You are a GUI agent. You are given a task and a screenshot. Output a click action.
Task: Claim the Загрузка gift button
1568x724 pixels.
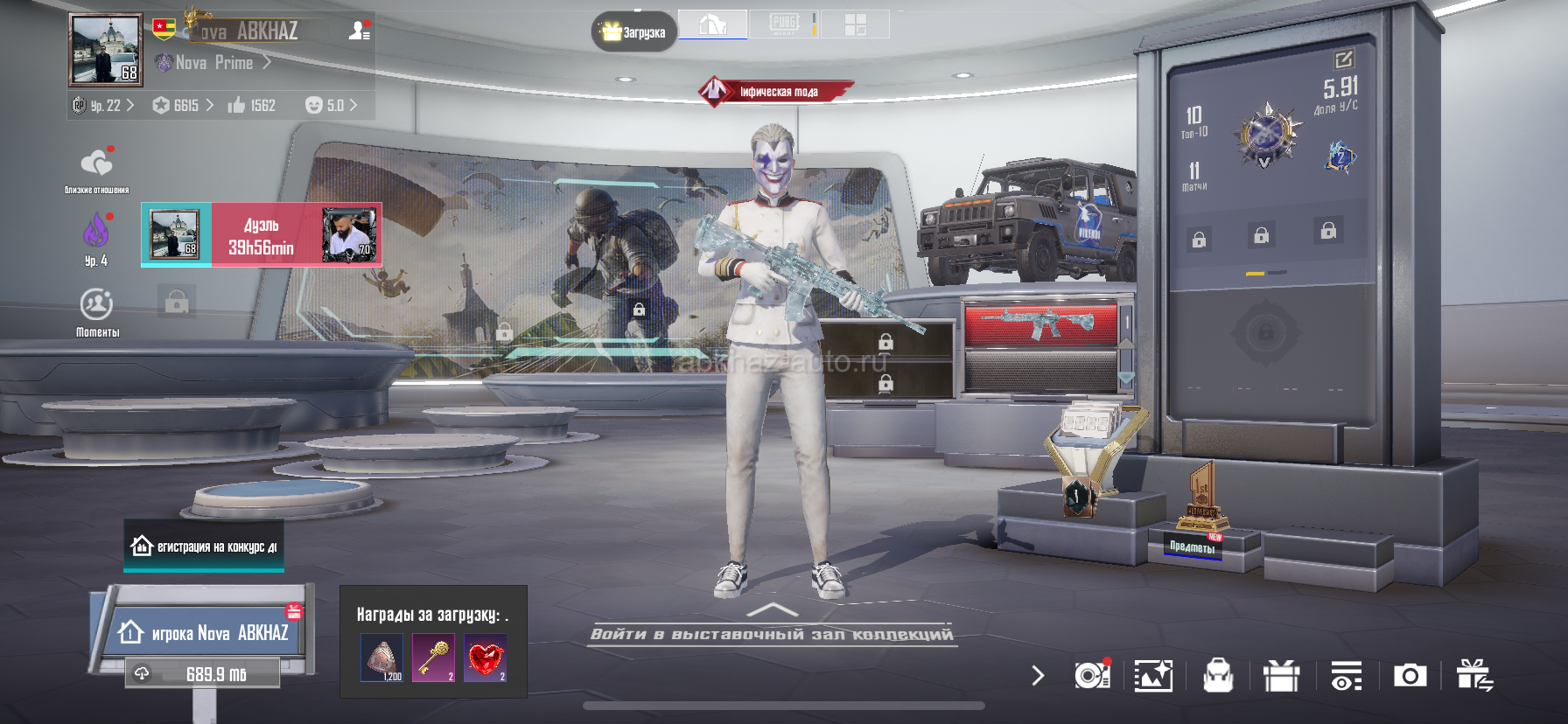634,32
